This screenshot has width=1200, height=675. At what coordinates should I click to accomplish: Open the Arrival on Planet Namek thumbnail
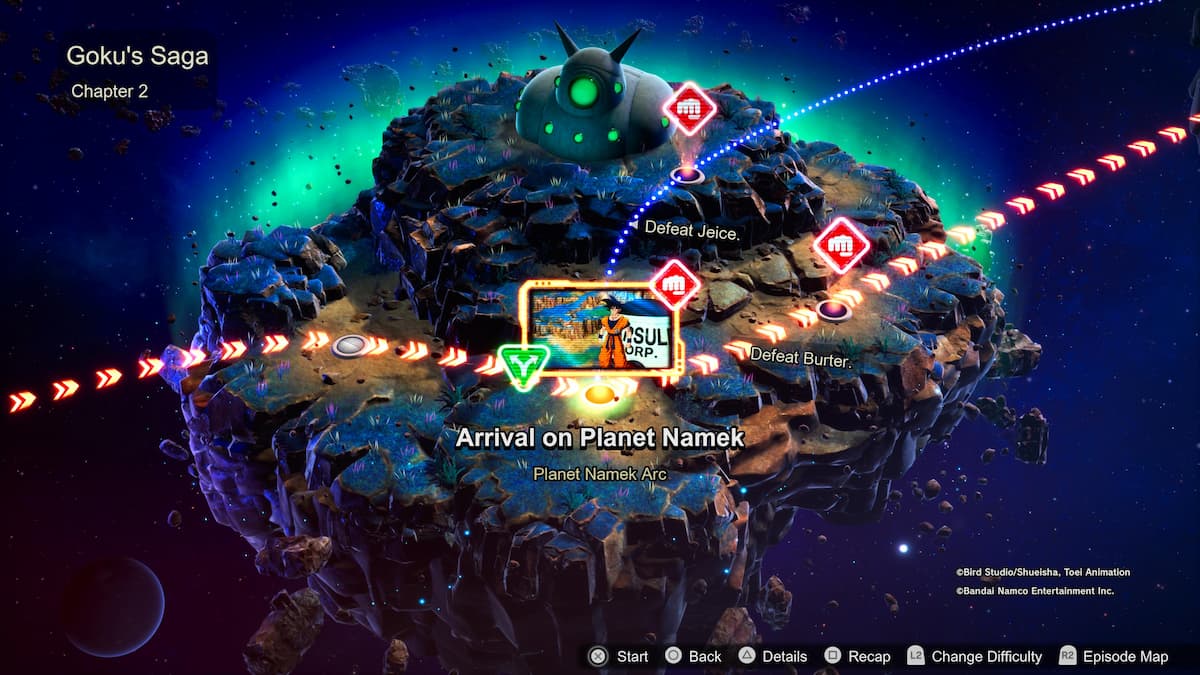599,329
